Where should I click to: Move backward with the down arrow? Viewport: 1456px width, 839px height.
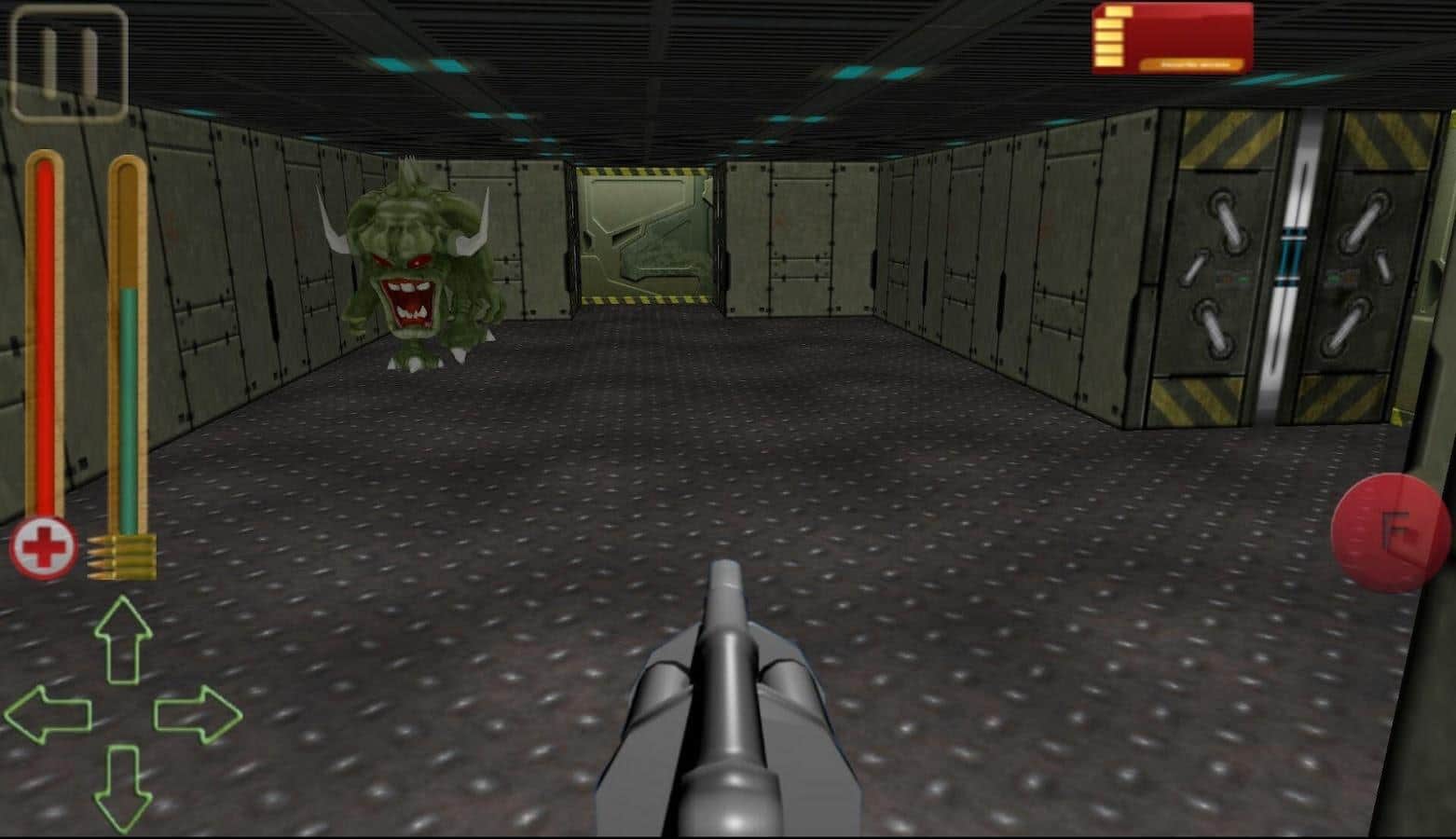click(x=123, y=788)
